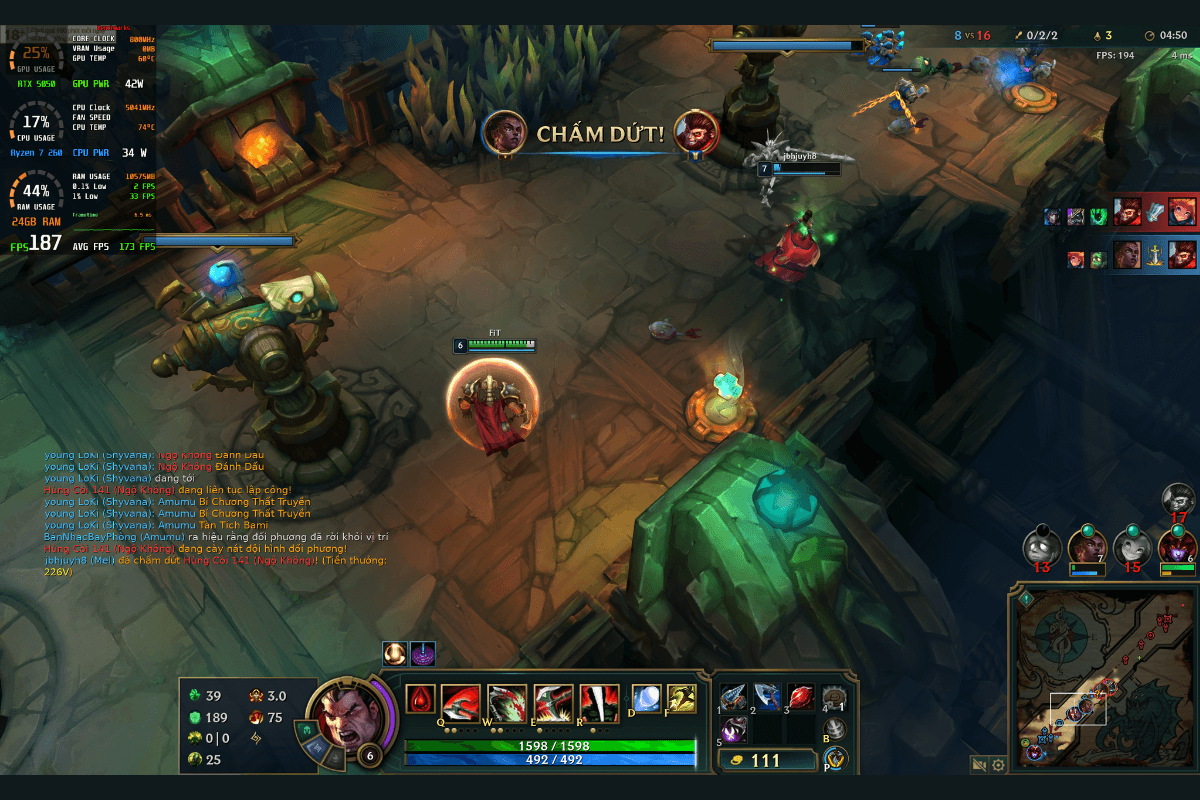Activate the R ultimate Noxian Guillotine
1200x800 pixels.
[x=599, y=703]
